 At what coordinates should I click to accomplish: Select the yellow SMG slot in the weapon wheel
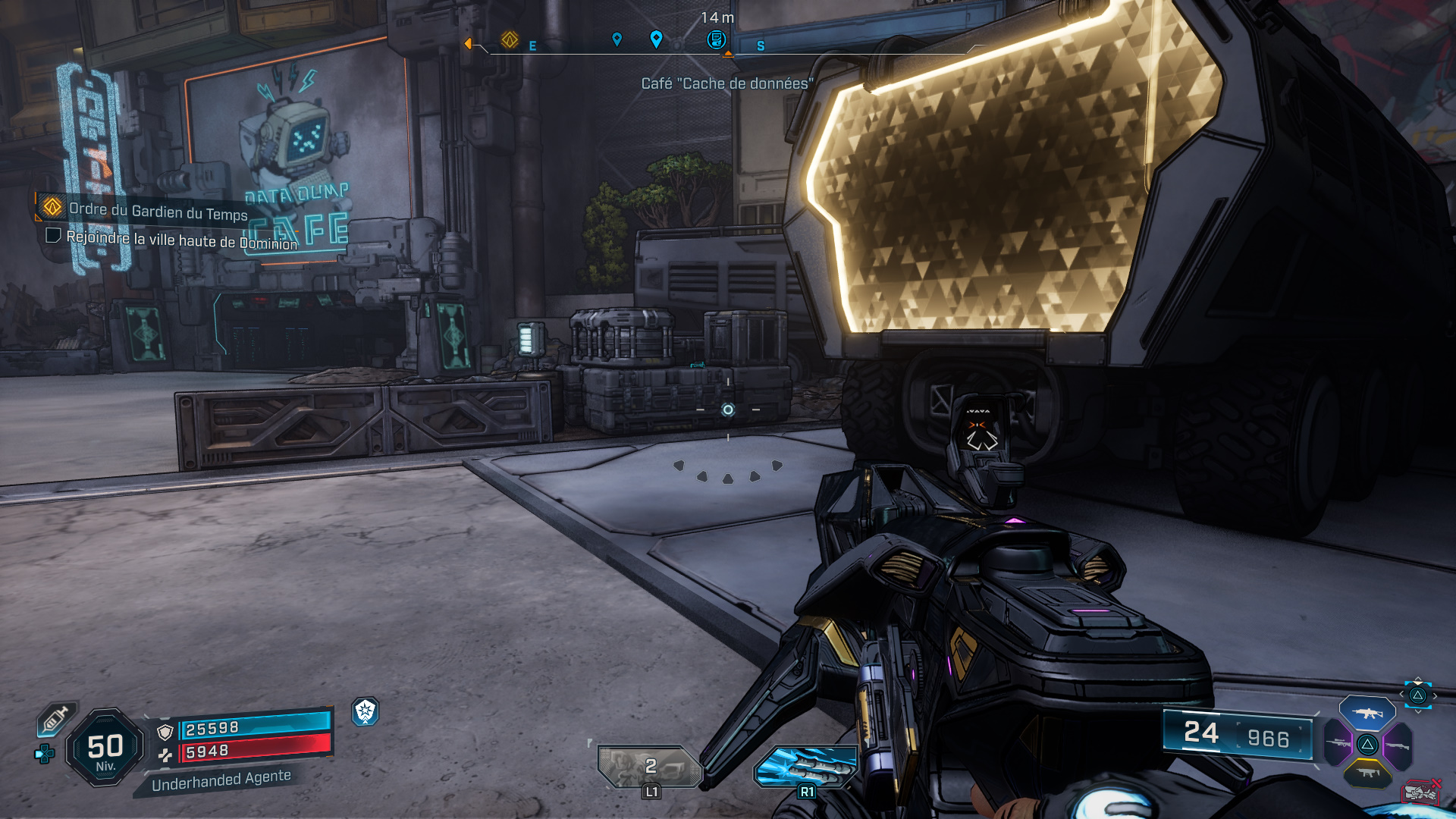[x=1369, y=773]
